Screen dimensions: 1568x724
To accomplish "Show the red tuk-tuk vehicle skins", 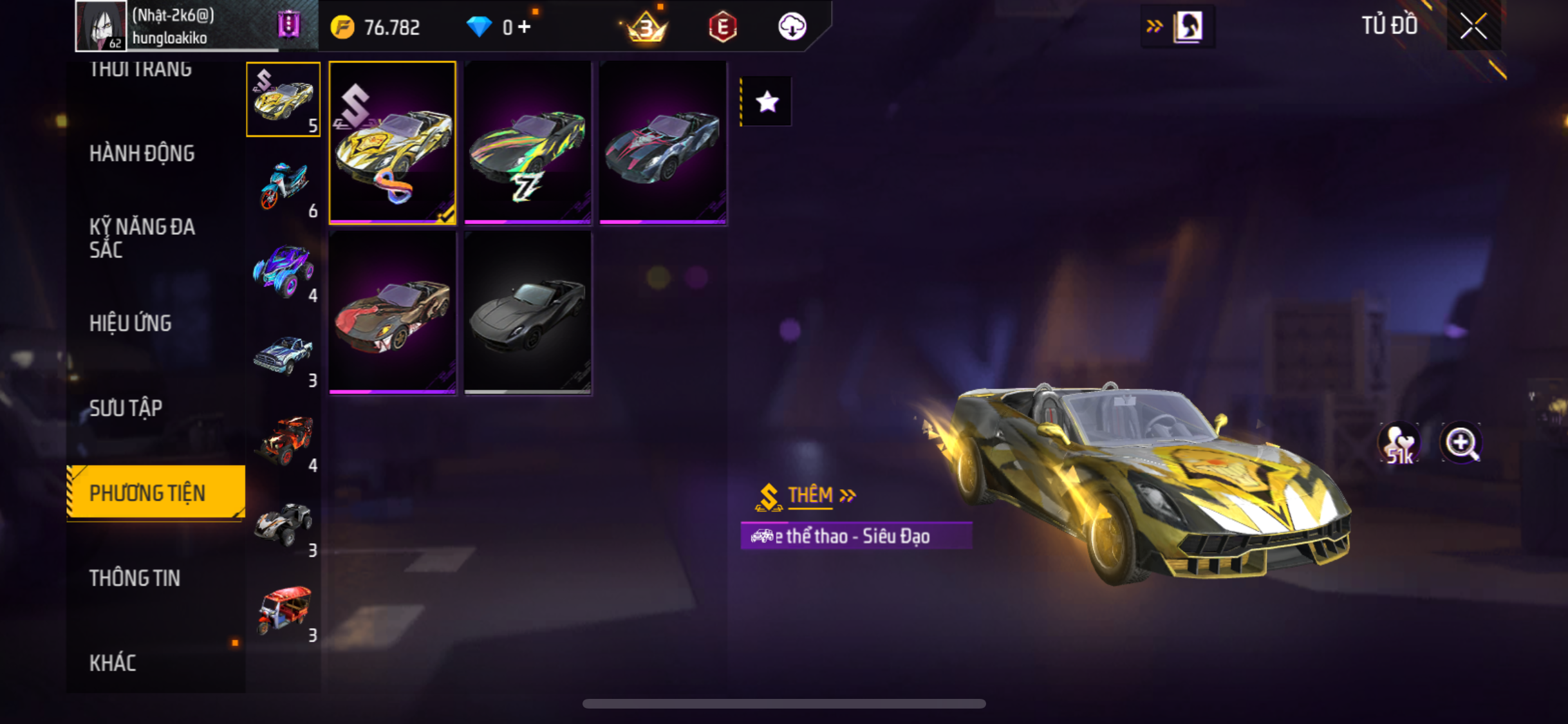I will (284, 611).
